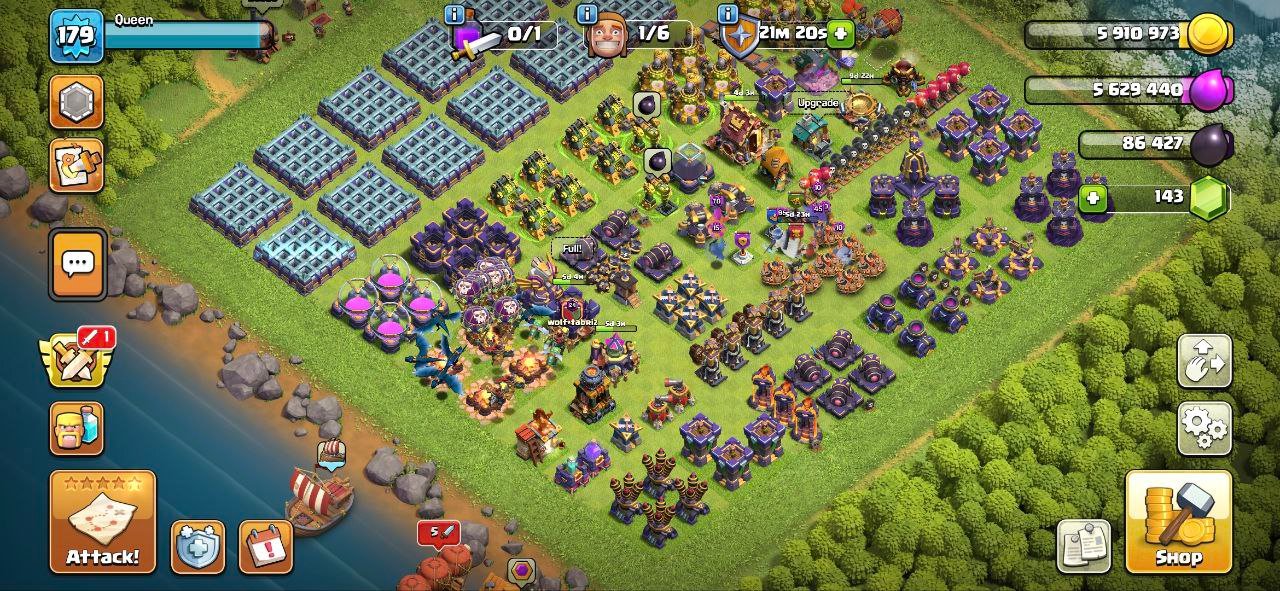Buy more gems with the plus button
Screen dimensions: 1280x591
(x=1092, y=198)
